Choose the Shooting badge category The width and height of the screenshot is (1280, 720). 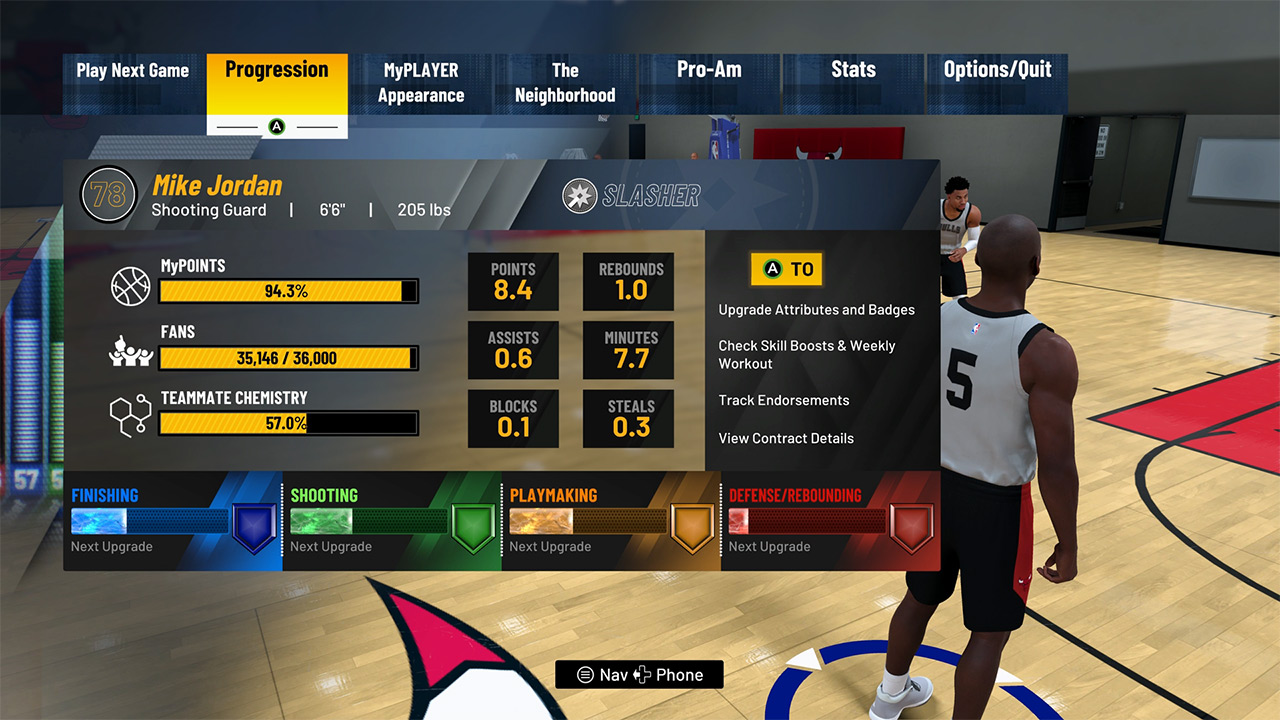(x=391, y=521)
